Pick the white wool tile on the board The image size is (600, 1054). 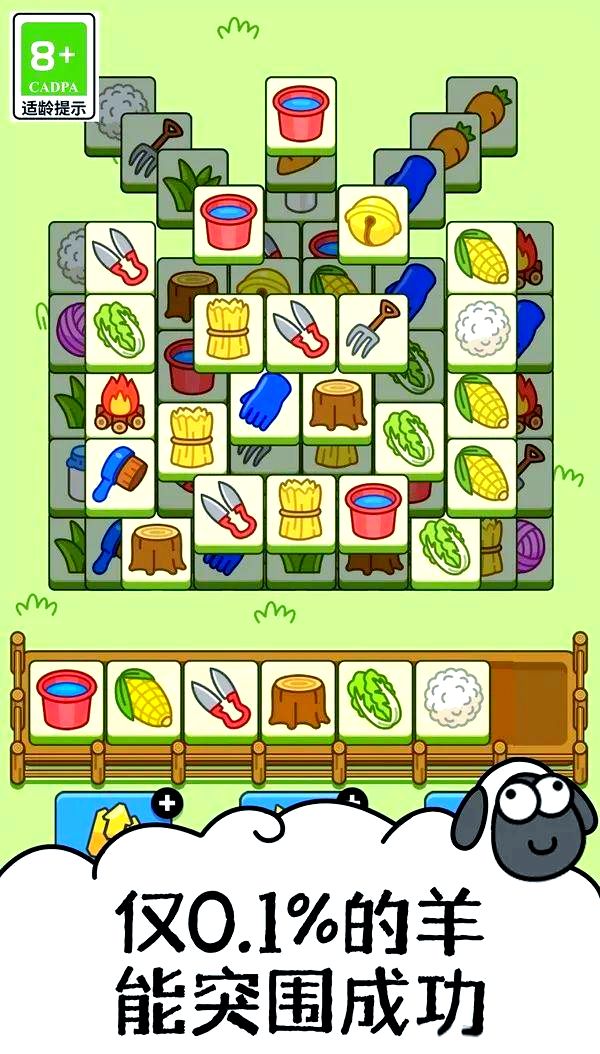pyautogui.click(x=481, y=330)
